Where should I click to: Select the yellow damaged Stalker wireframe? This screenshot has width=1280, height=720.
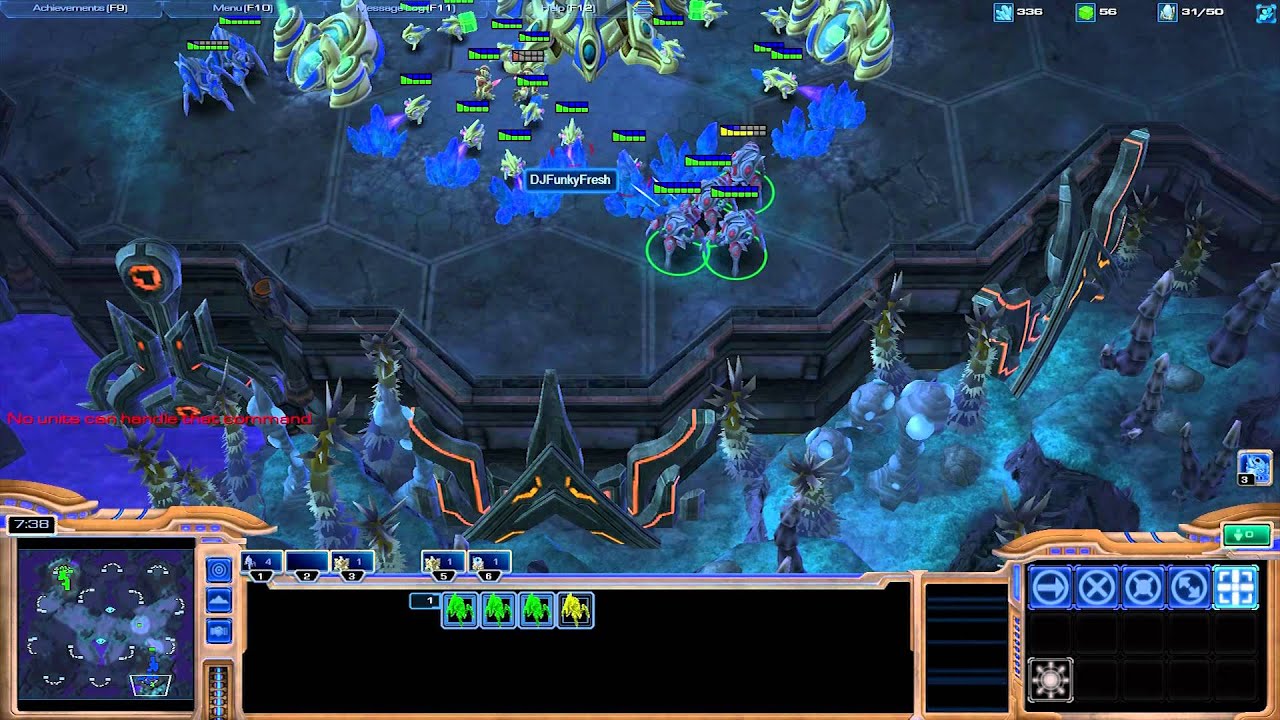575,609
